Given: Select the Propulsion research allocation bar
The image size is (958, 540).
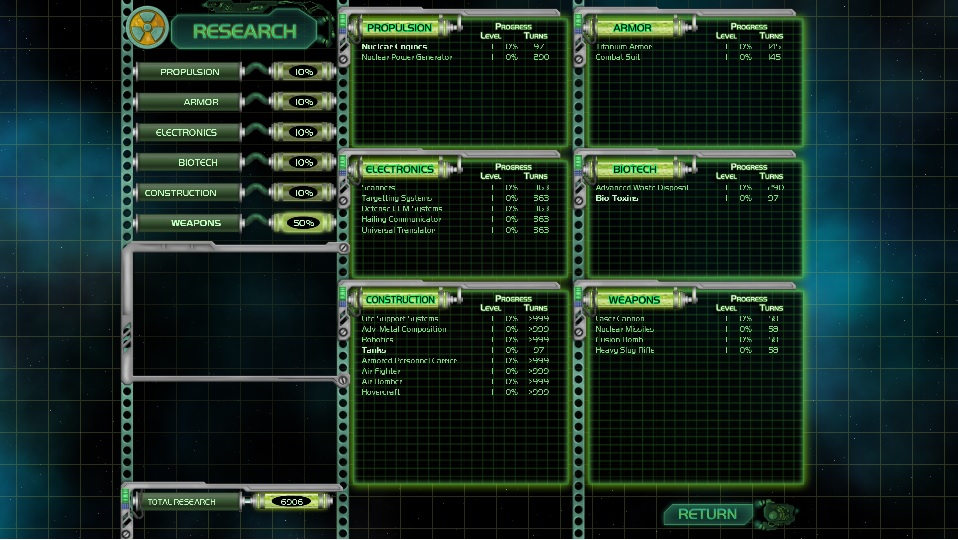Looking at the screenshot, I should pos(234,72).
